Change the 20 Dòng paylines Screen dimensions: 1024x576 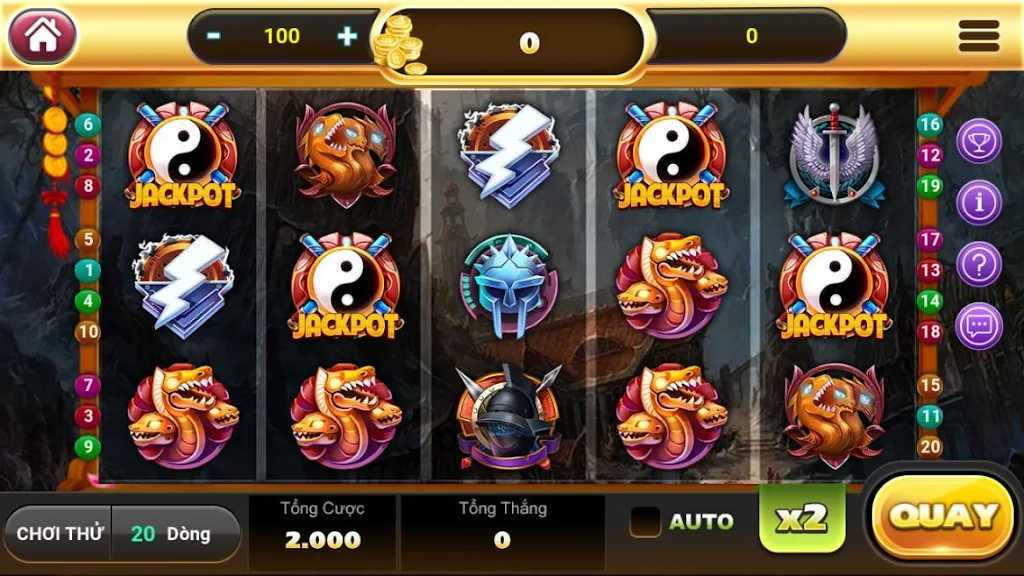[174, 534]
